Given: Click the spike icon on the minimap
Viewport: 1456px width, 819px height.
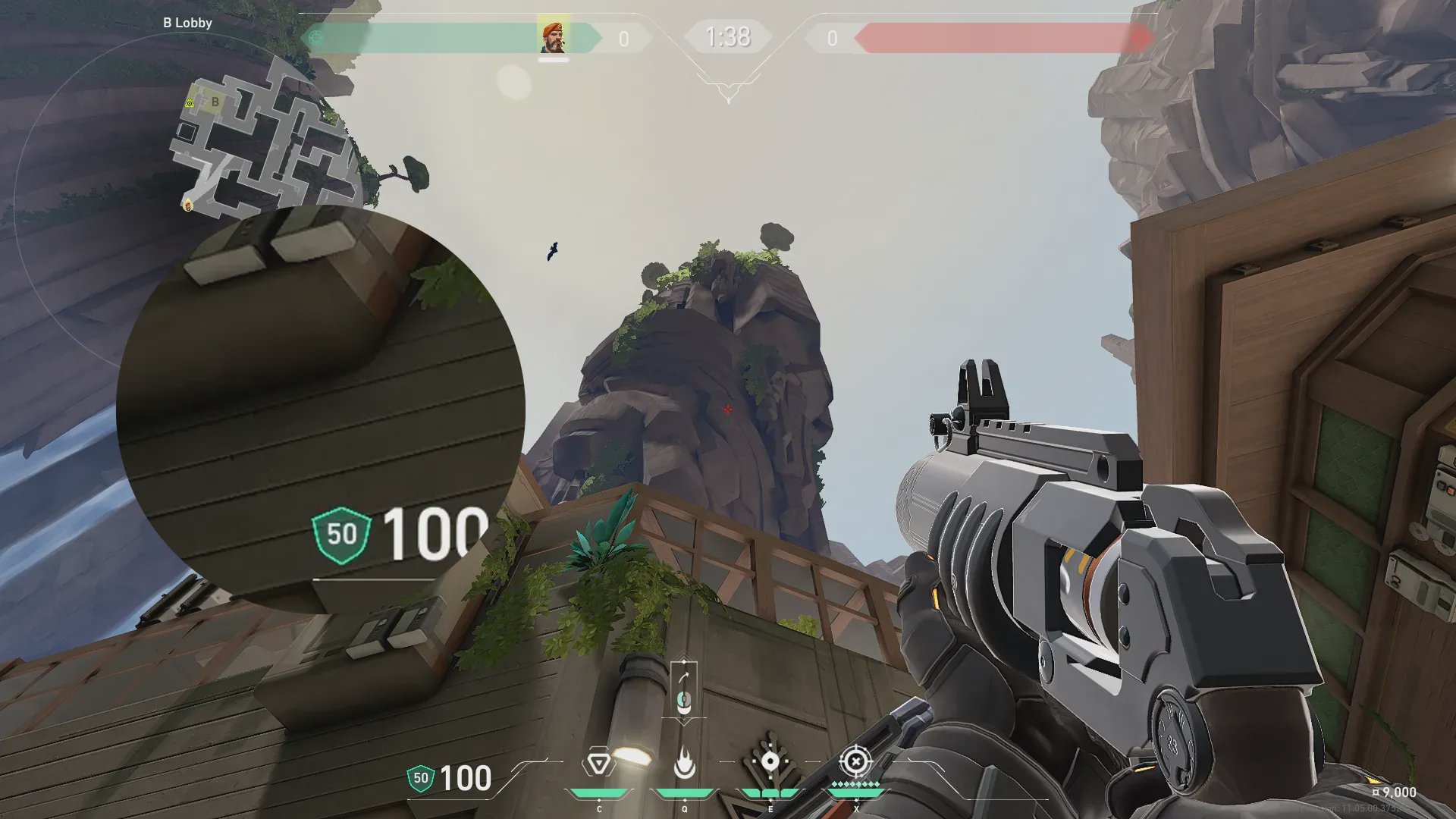Looking at the screenshot, I should (x=190, y=102).
